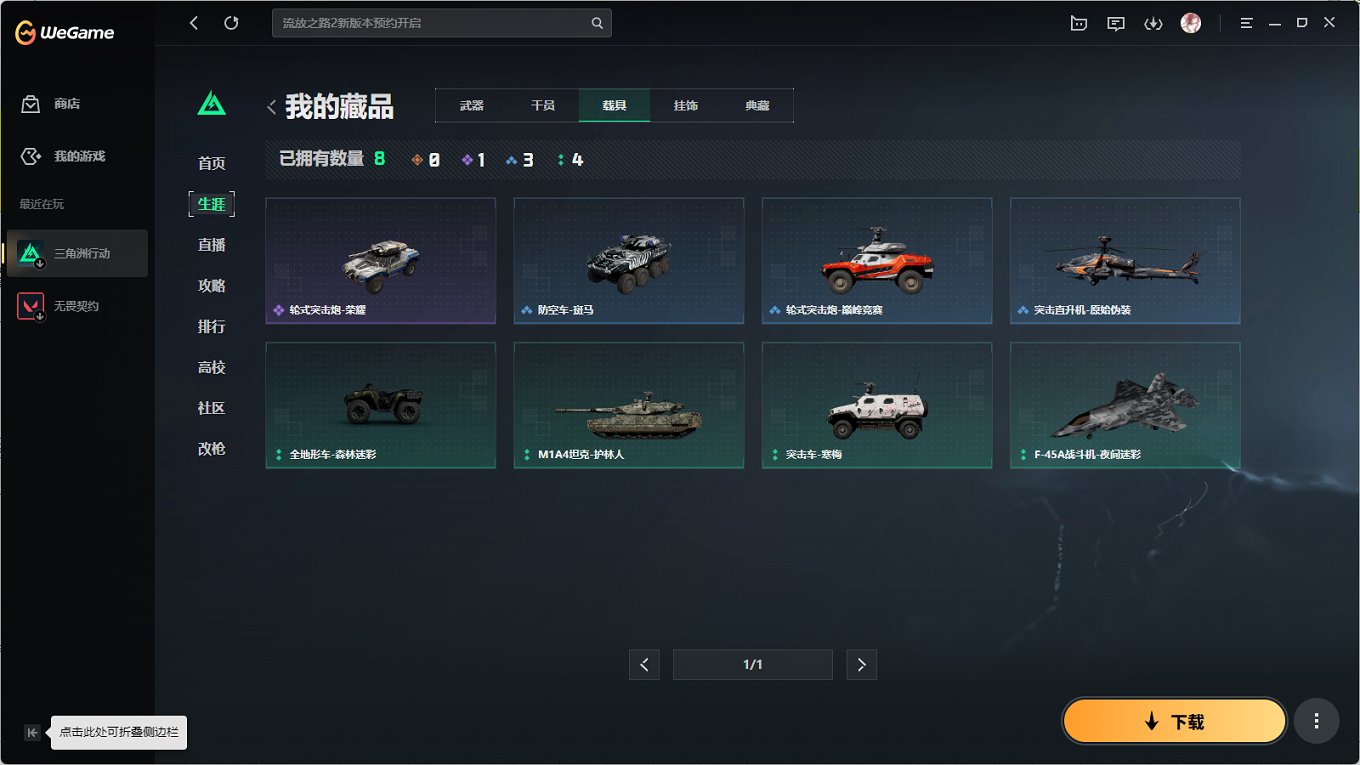Open the three-dot options next to 下载
1360x765 pixels.
1316,720
